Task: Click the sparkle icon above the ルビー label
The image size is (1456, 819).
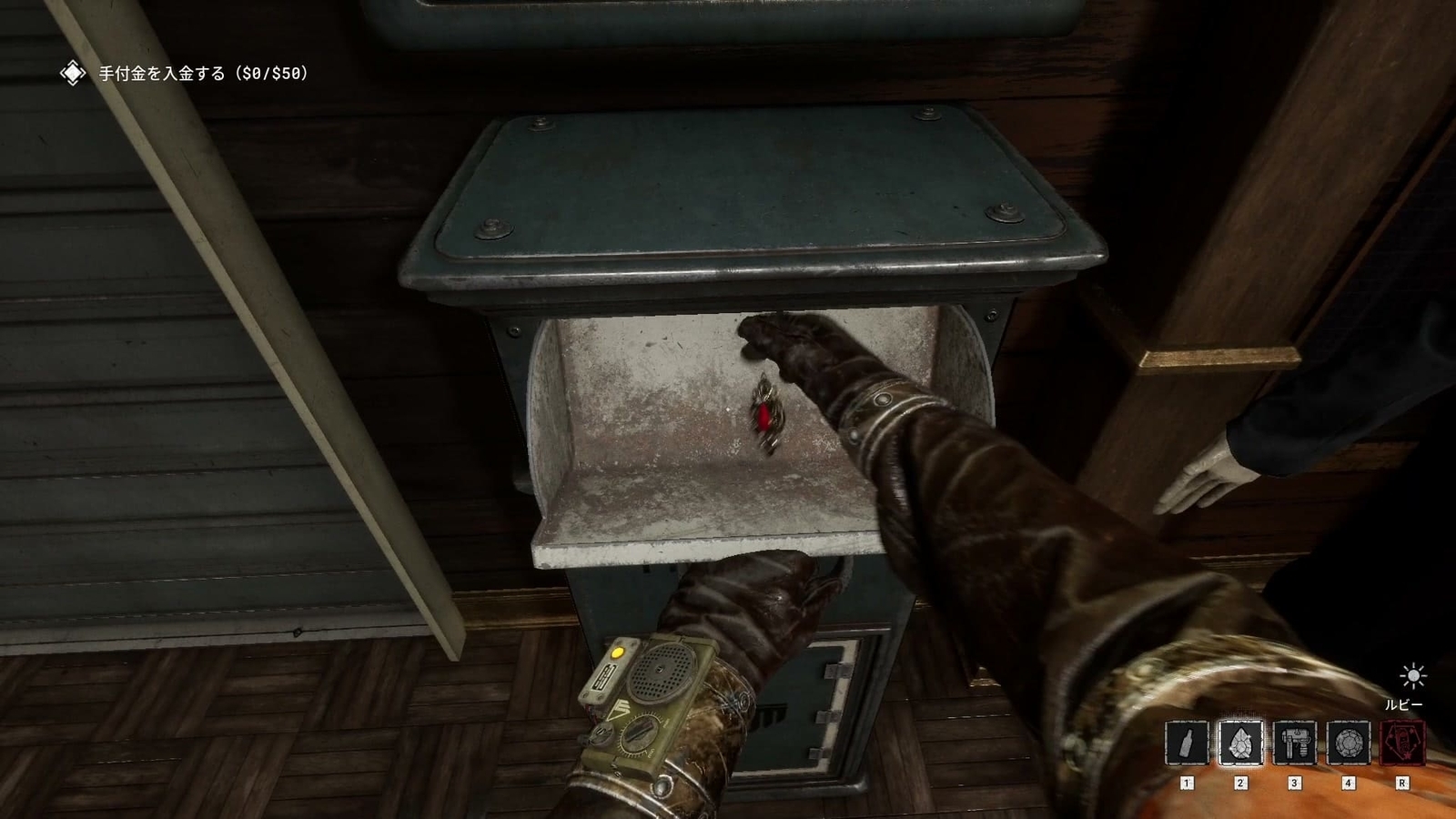Action: pyautogui.click(x=1413, y=675)
